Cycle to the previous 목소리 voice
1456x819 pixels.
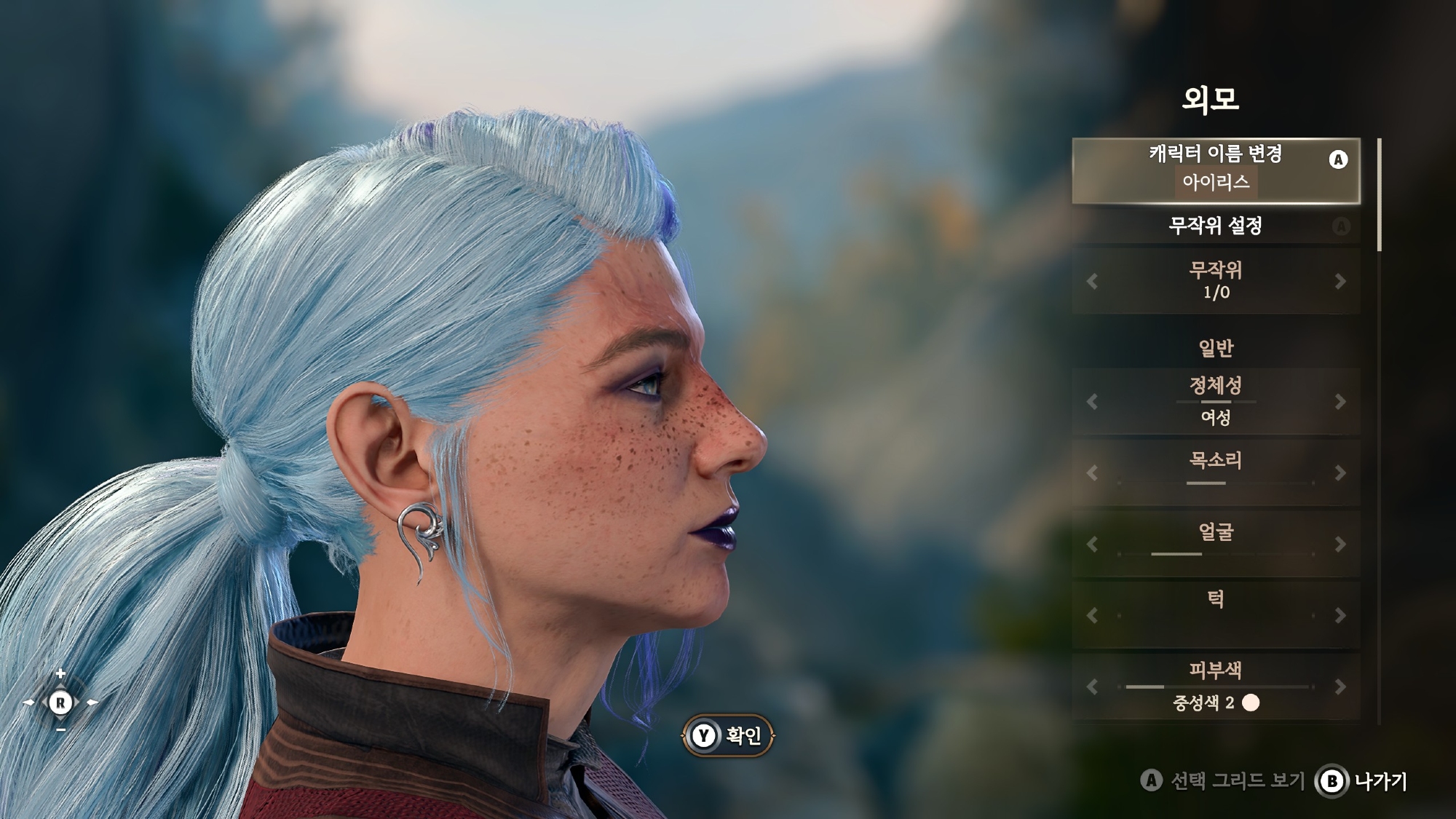1091,472
